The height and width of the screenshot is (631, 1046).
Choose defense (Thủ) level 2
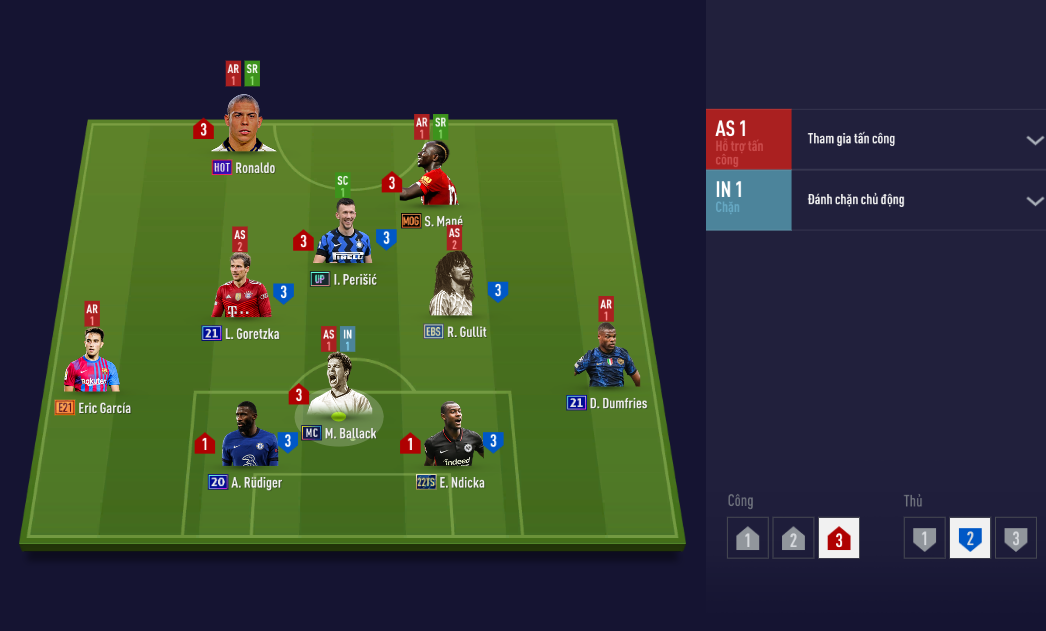click(x=969, y=538)
